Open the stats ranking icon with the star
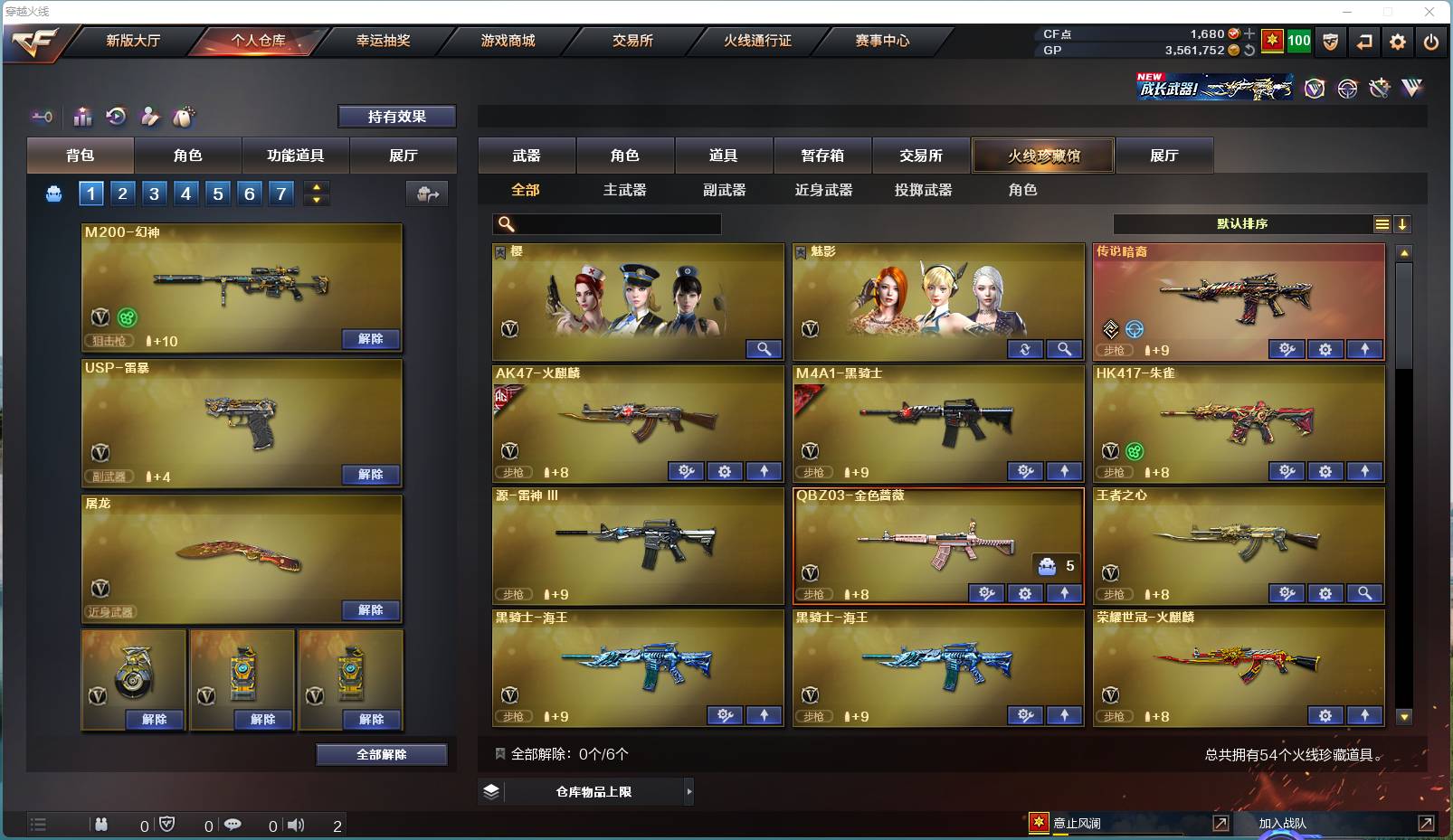The image size is (1453, 840). click(x=81, y=117)
